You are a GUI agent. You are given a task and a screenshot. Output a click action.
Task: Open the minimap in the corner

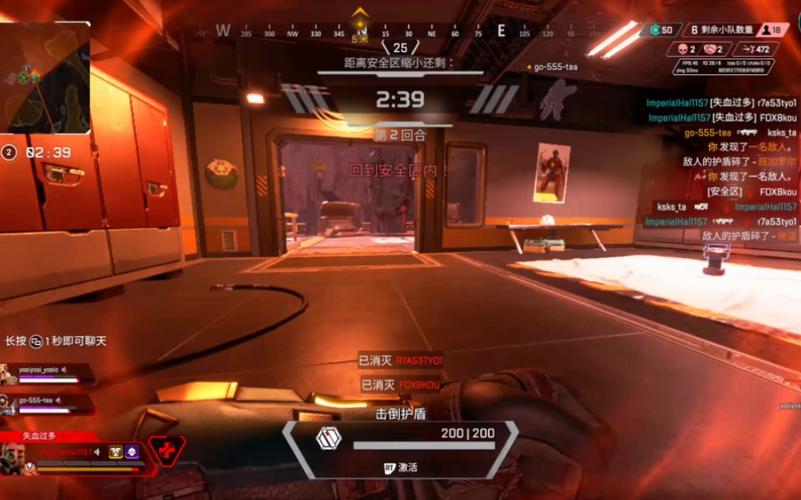tap(45, 78)
